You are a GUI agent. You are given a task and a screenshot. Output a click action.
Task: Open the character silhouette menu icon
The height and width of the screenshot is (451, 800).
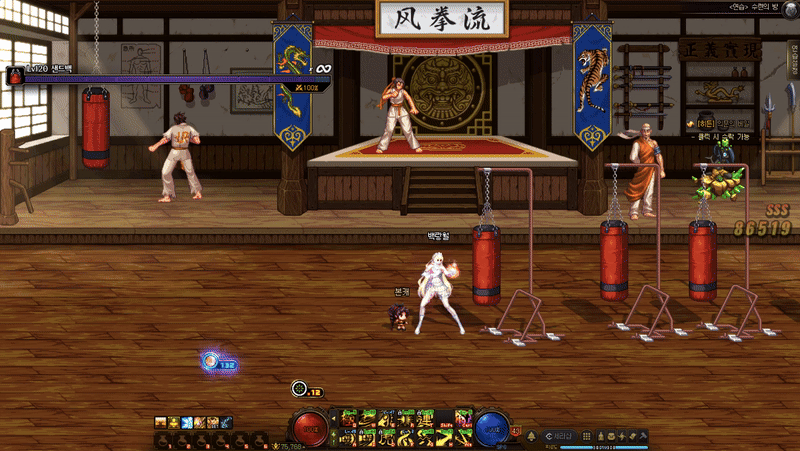click(600, 436)
